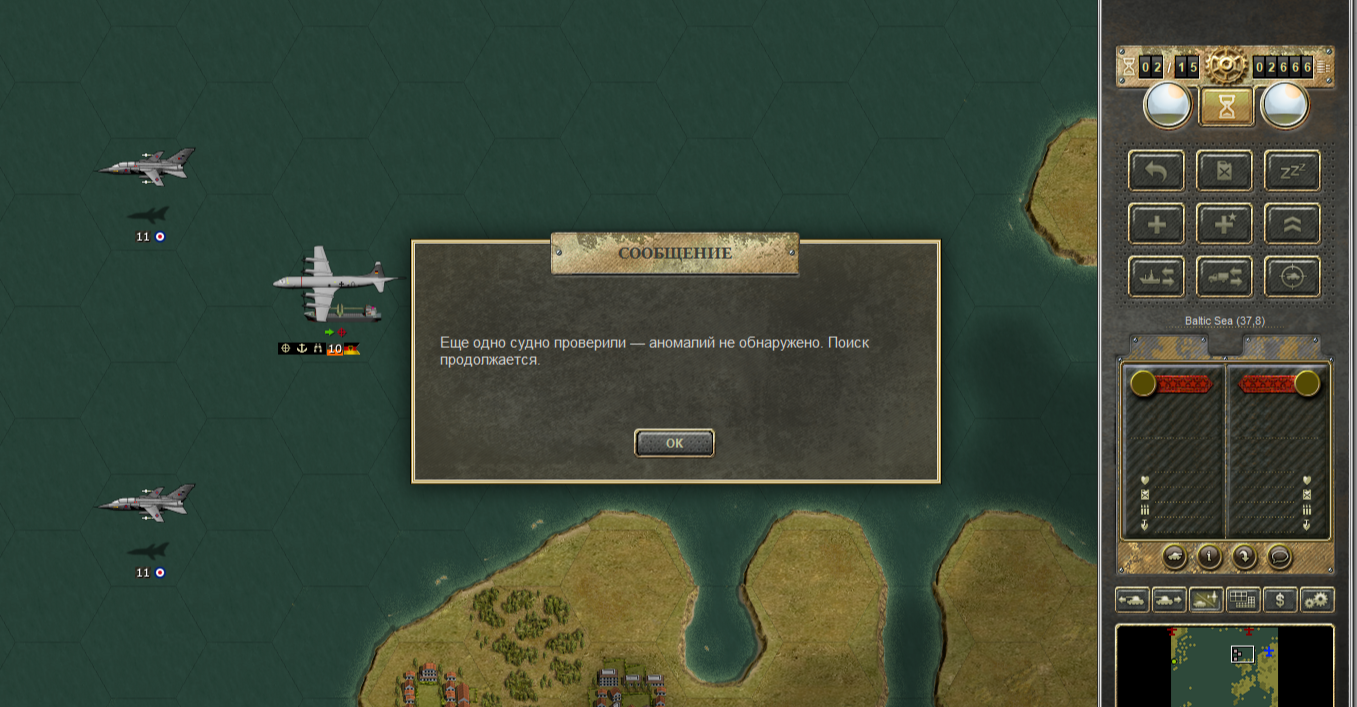Click the plain plus replacements button
Viewport: 1357px width, 707px height.
pyautogui.click(x=1157, y=224)
